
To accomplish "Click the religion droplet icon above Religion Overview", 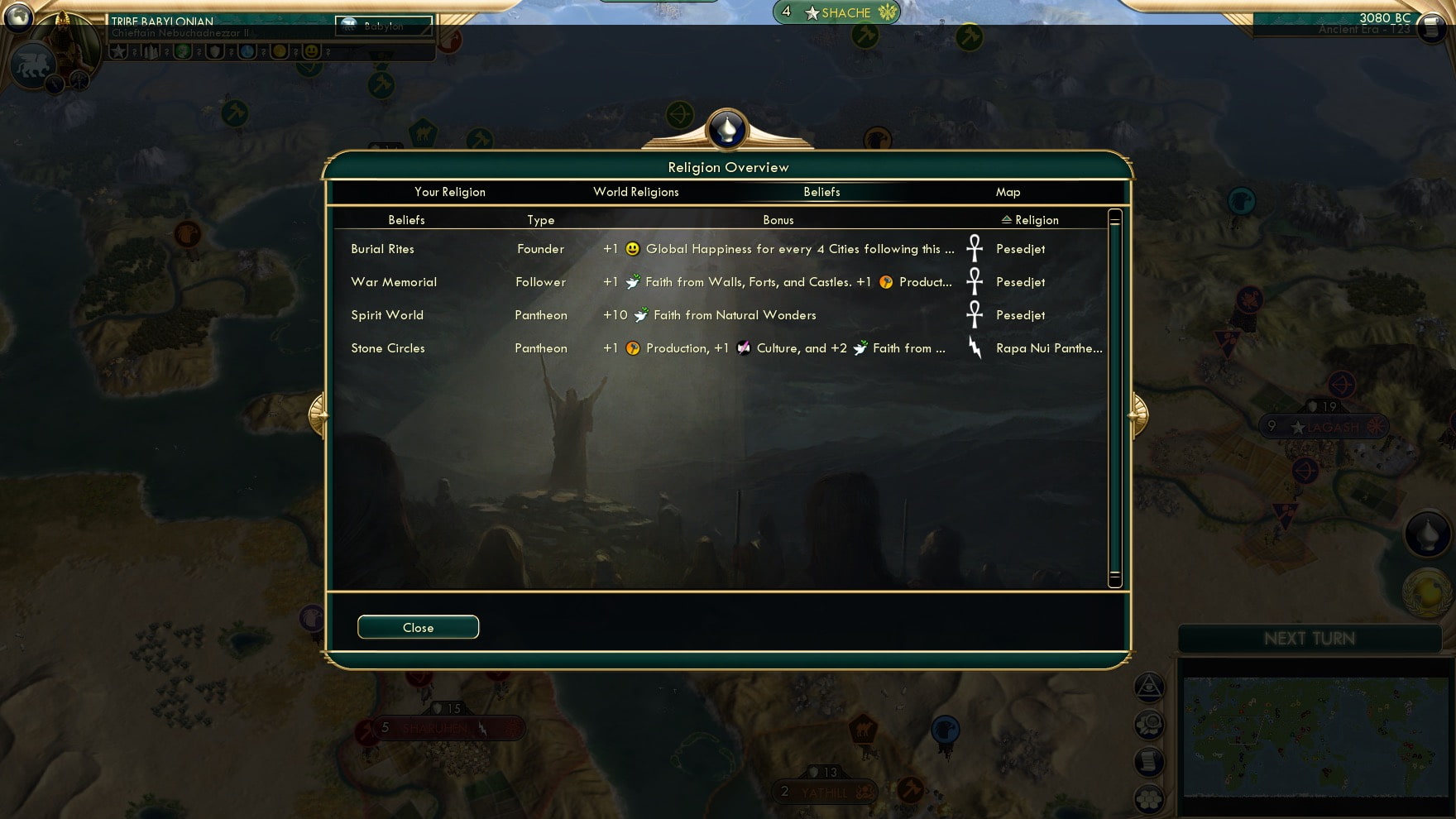I will point(728,129).
